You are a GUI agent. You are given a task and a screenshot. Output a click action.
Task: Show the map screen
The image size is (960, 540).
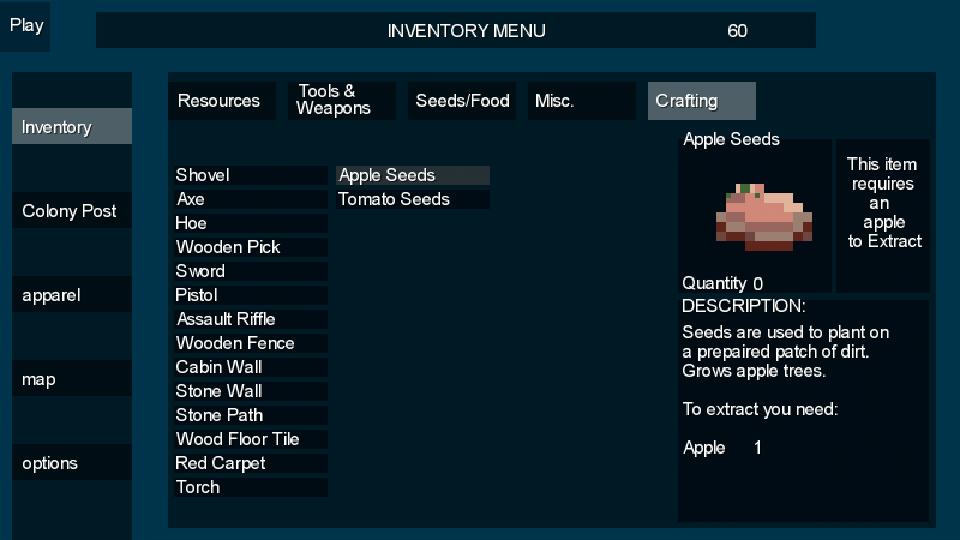coord(71,379)
